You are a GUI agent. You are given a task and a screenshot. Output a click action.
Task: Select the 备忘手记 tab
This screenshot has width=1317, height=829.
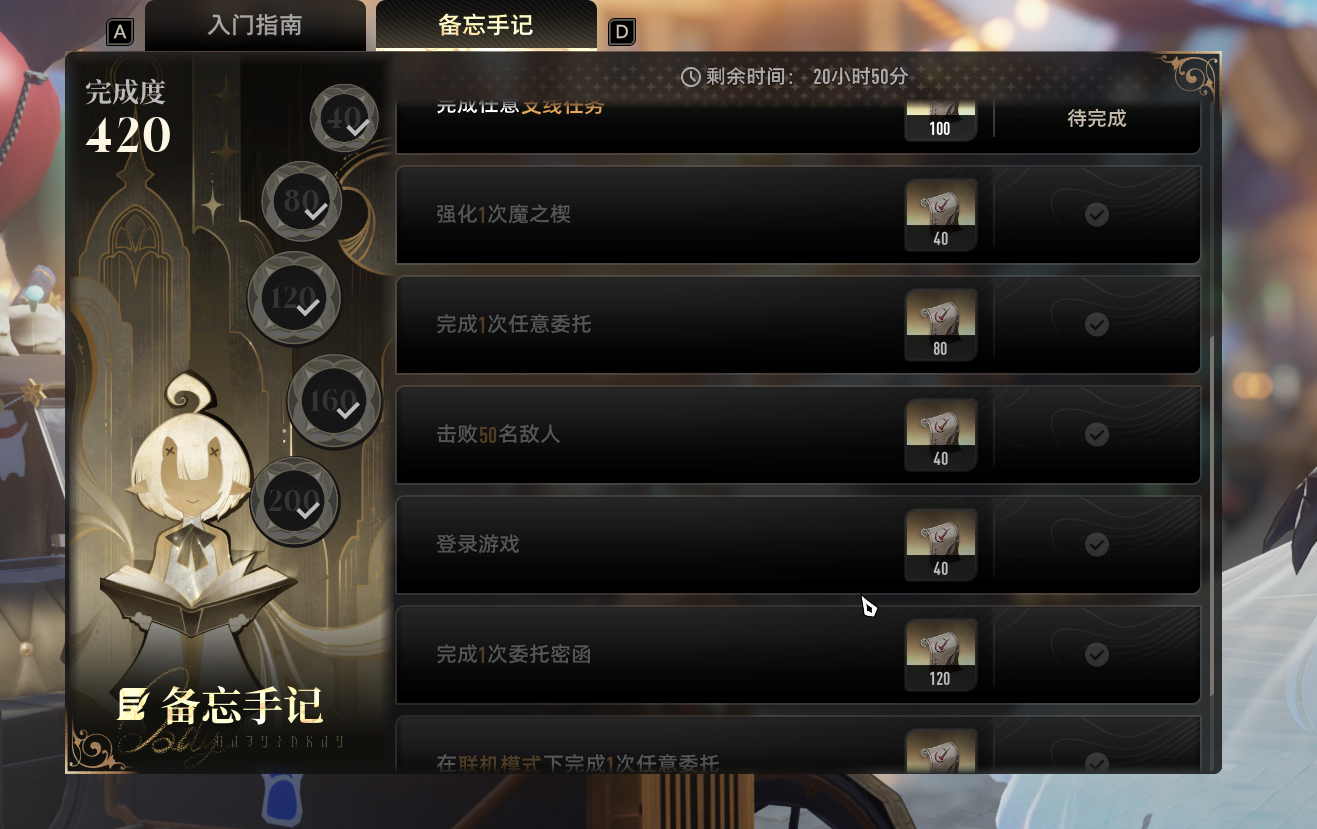pos(487,27)
